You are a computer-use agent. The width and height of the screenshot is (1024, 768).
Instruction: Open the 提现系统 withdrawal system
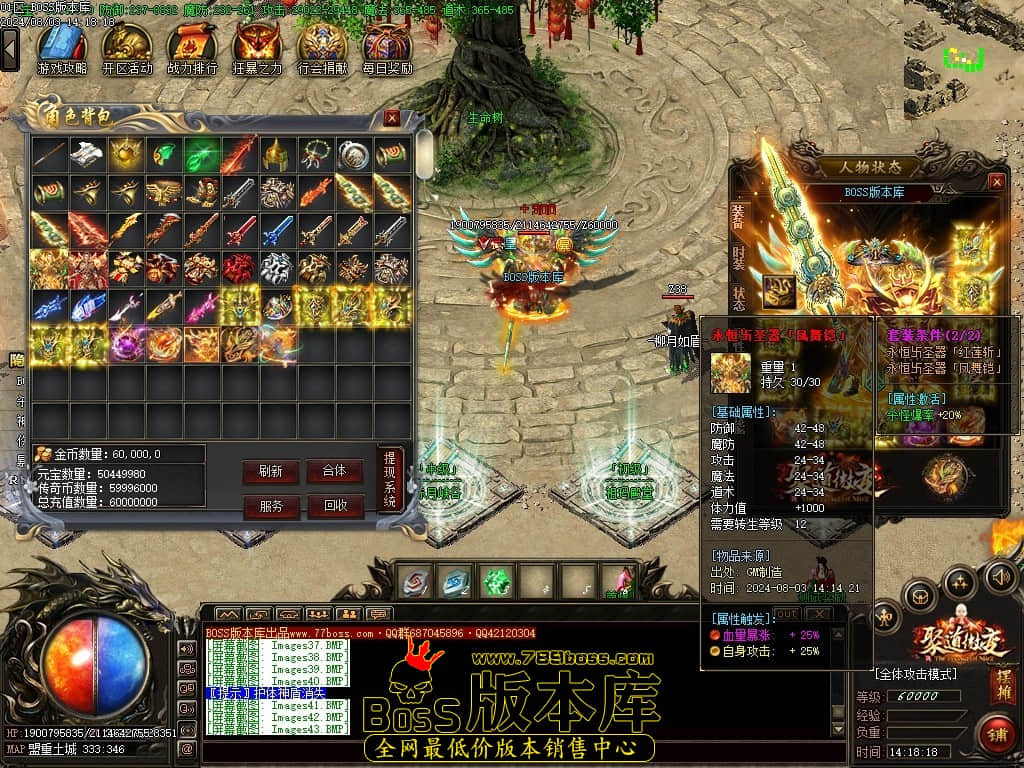pos(390,480)
